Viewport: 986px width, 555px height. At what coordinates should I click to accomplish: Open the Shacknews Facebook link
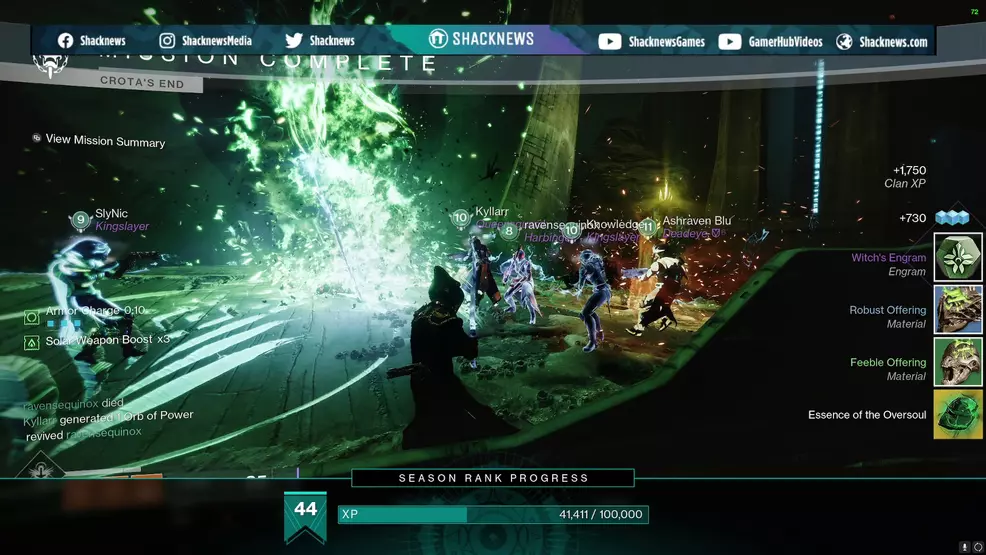click(92, 41)
